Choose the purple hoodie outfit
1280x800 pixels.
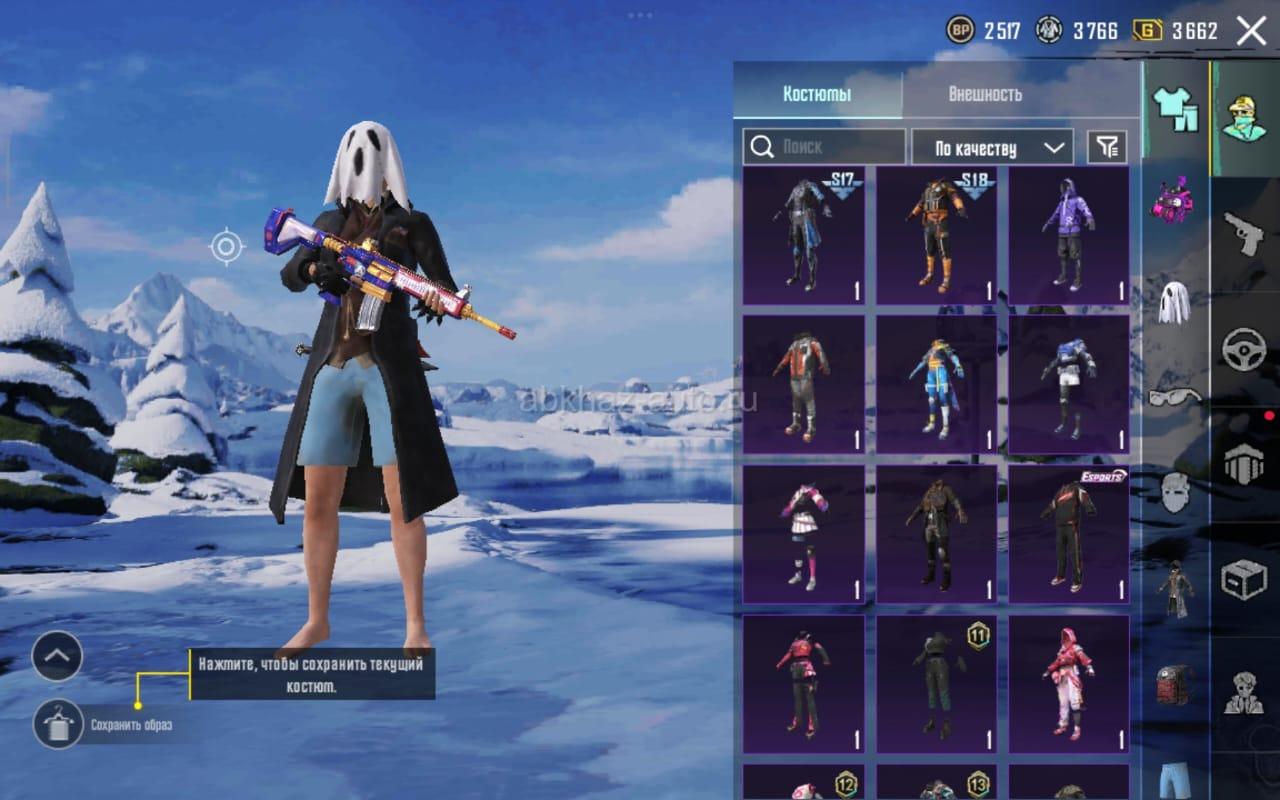point(1068,236)
